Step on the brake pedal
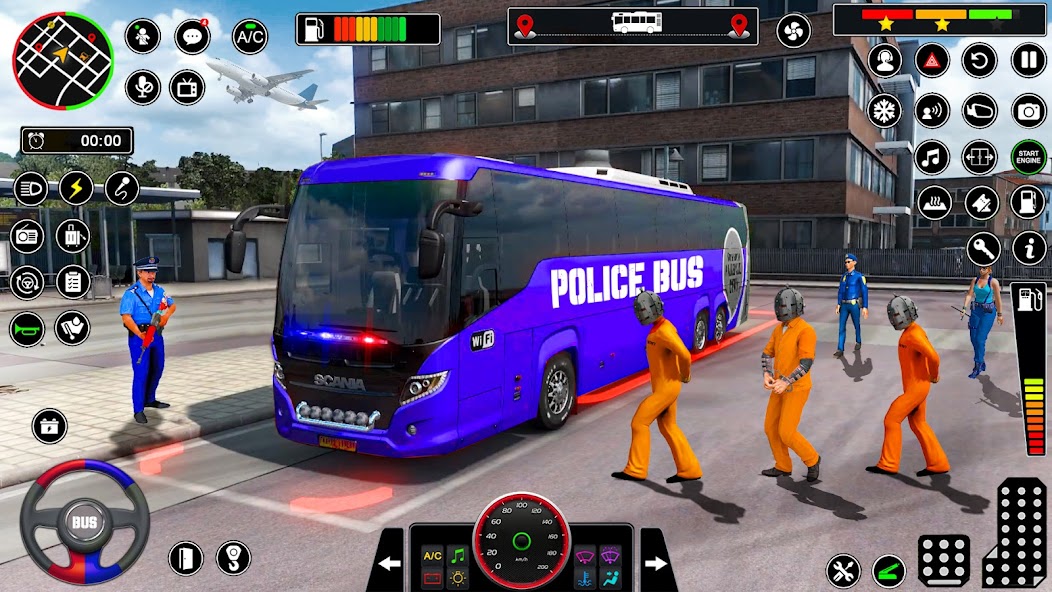The width and height of the screenshot is (1052, 592). coord(943,560)
